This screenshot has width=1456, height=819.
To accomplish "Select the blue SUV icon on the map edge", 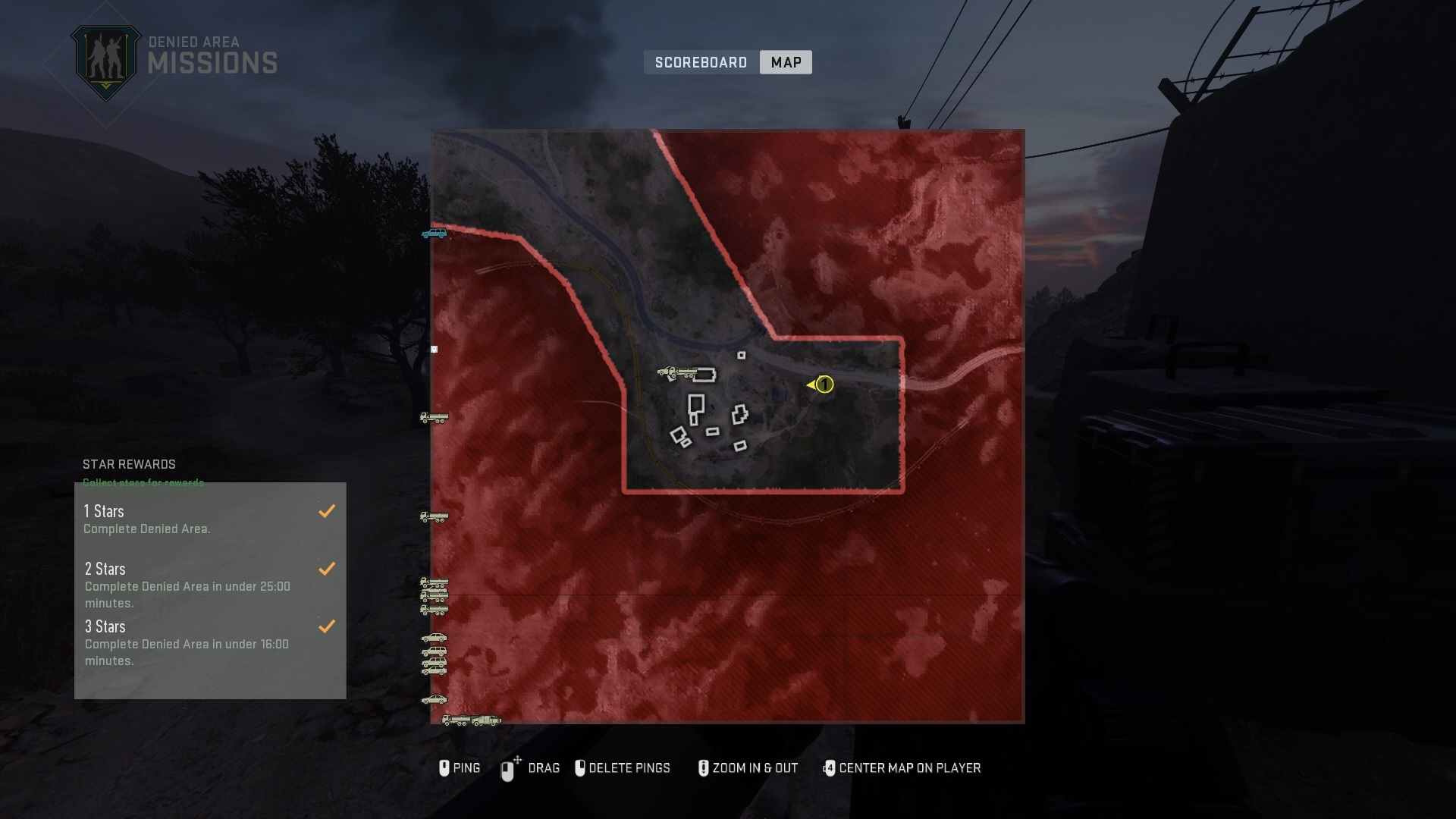I will click(x=434, y=234).
